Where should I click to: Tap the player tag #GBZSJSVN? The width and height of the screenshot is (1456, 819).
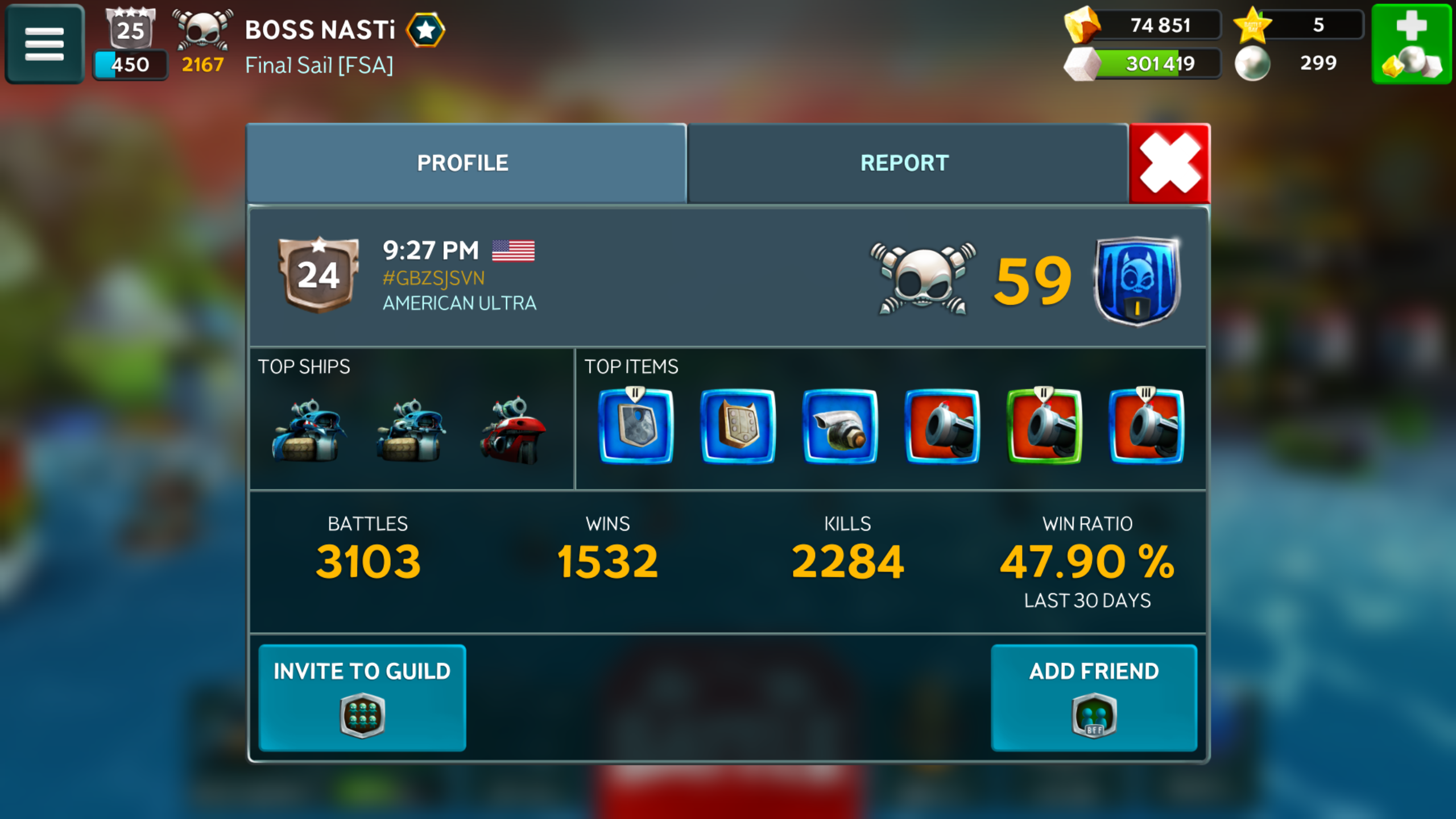[x=433, y=278]
